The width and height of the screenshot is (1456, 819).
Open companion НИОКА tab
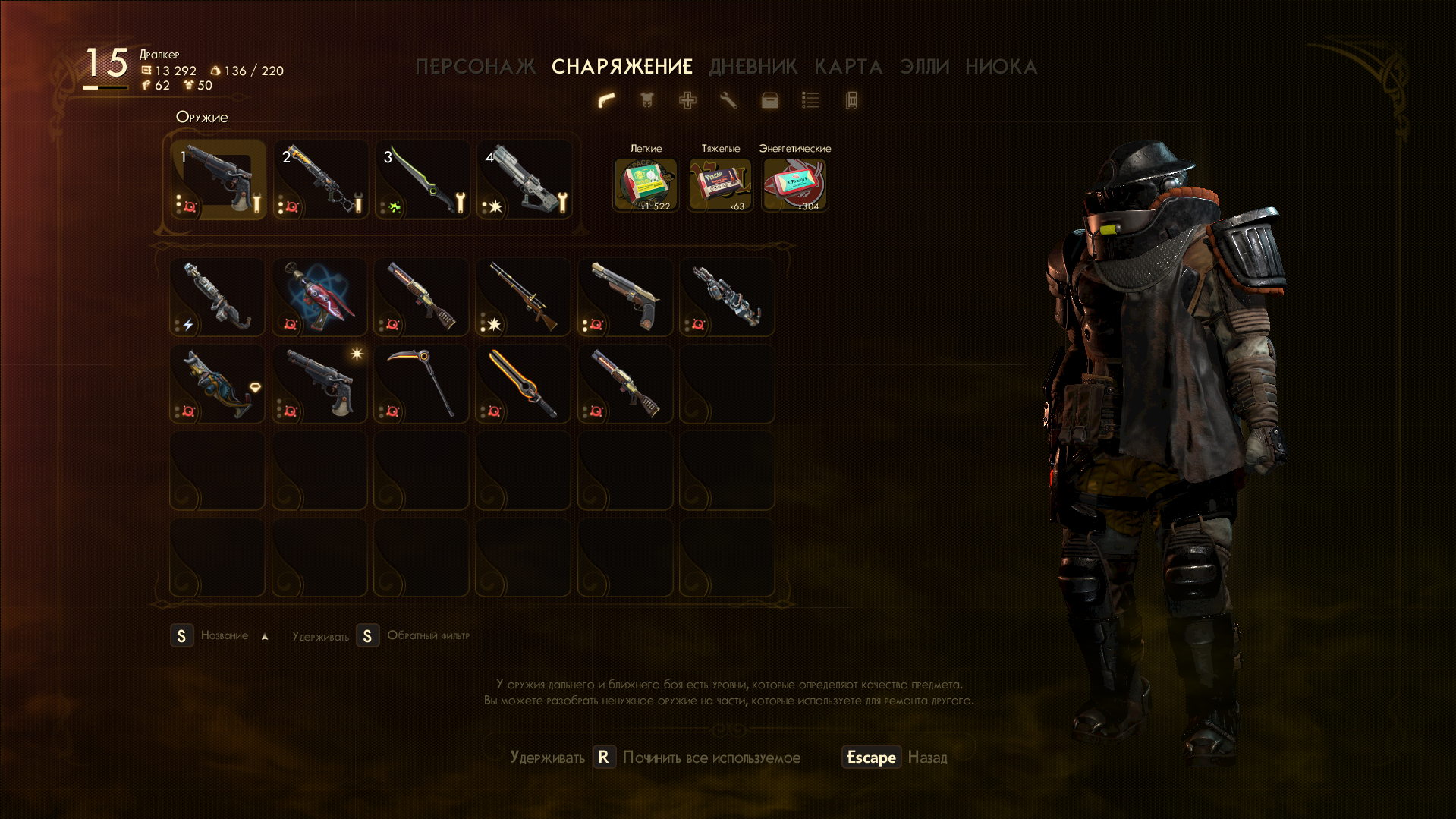(x=1001, y=67)
